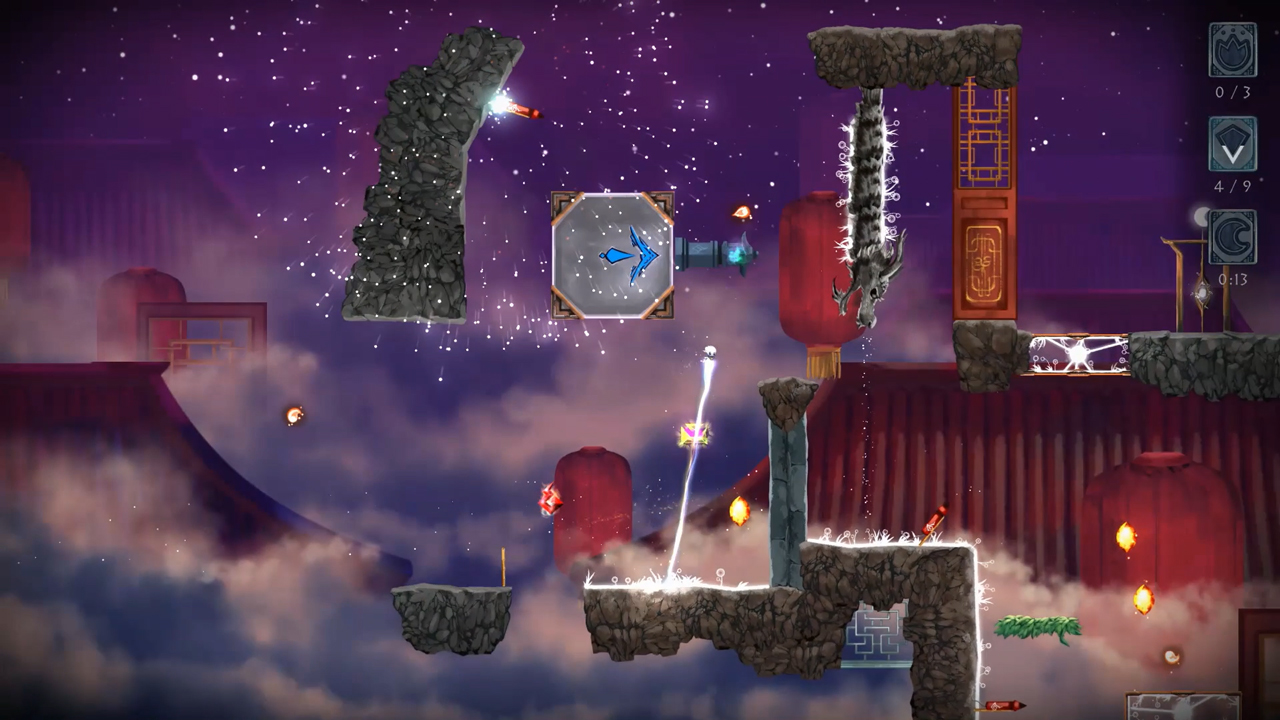Image resolution: width=1280 pixels, height=720 pixels.
Task: Click the crescent moon timer icon
Action: [1233, 237]
